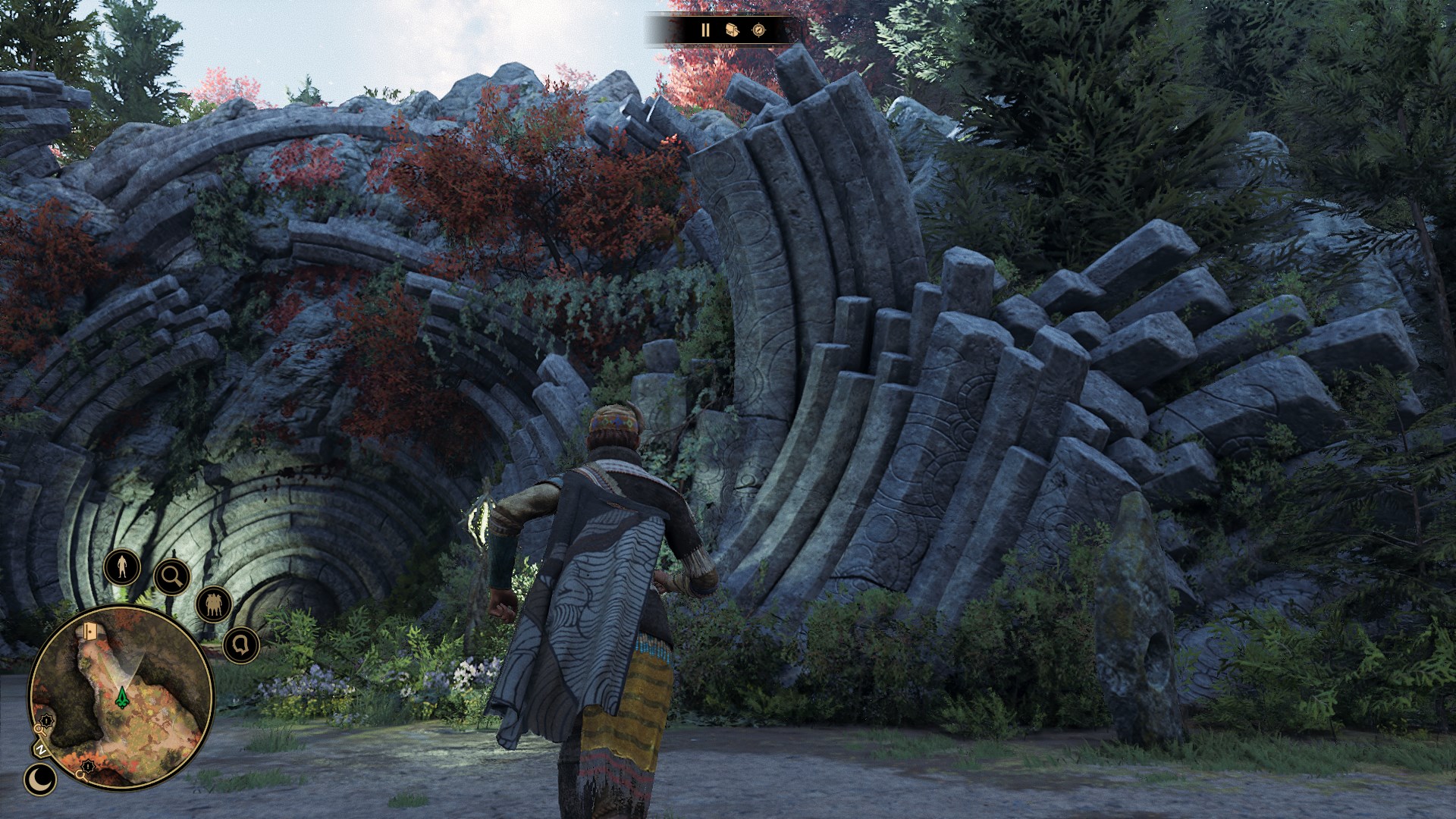Select the three-person party icon
The width and height of the screenshot is (1456, 819).
[x=213, y=604]
